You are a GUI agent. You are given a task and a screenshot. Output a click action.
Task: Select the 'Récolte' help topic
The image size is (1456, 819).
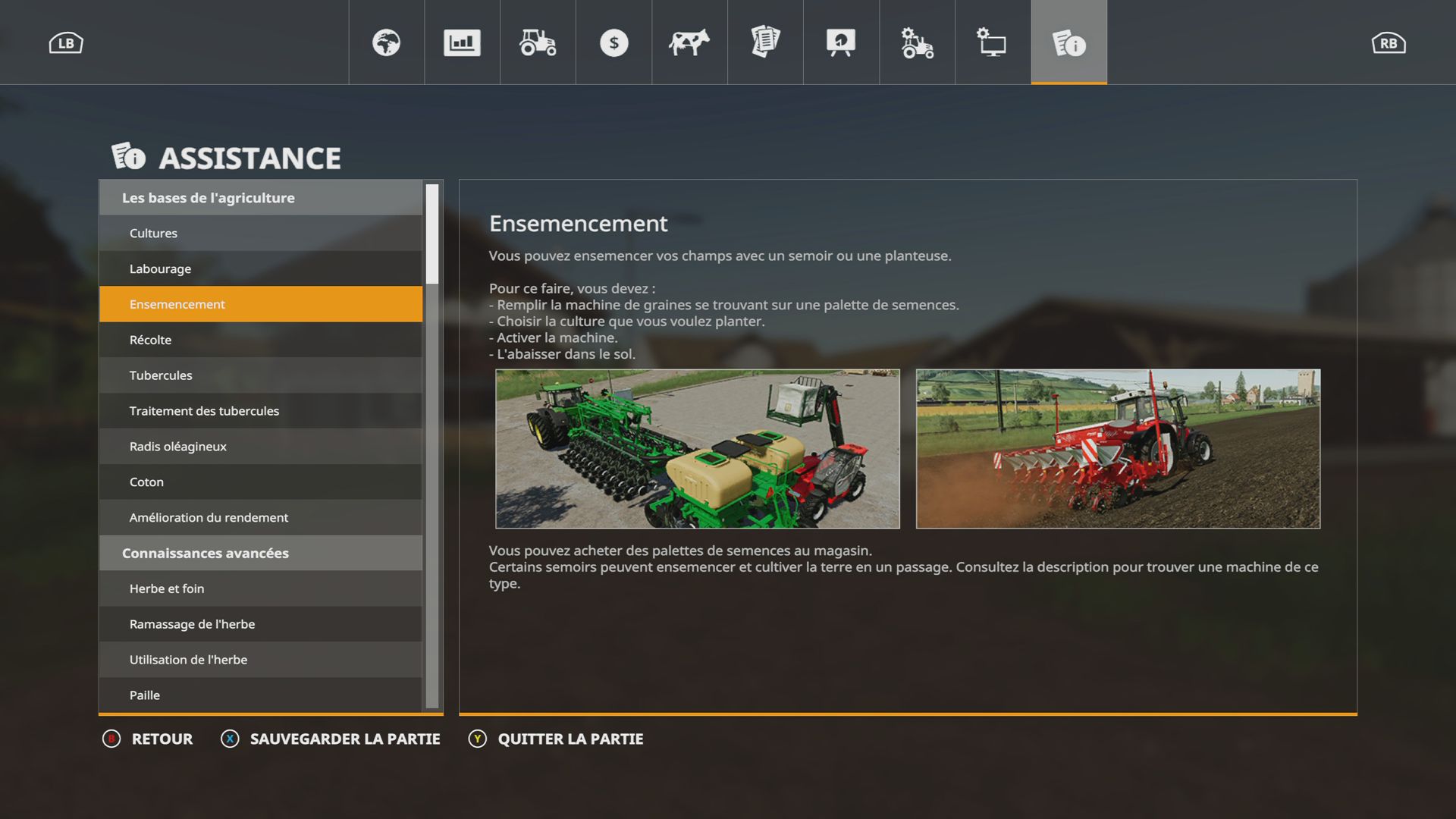pyautogui.click(x=260, y=339)
